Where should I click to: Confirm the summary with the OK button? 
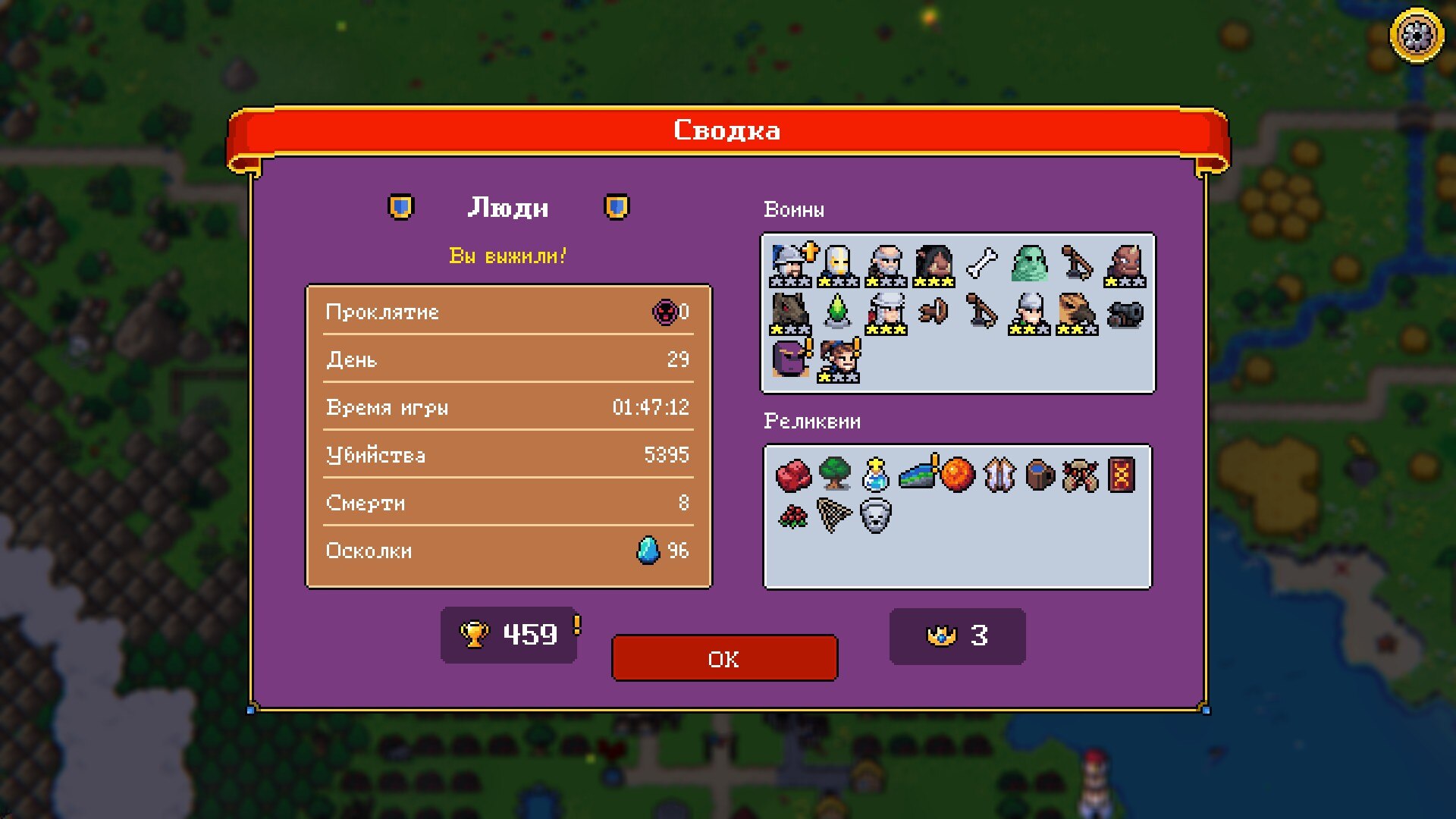click(724, 658)
